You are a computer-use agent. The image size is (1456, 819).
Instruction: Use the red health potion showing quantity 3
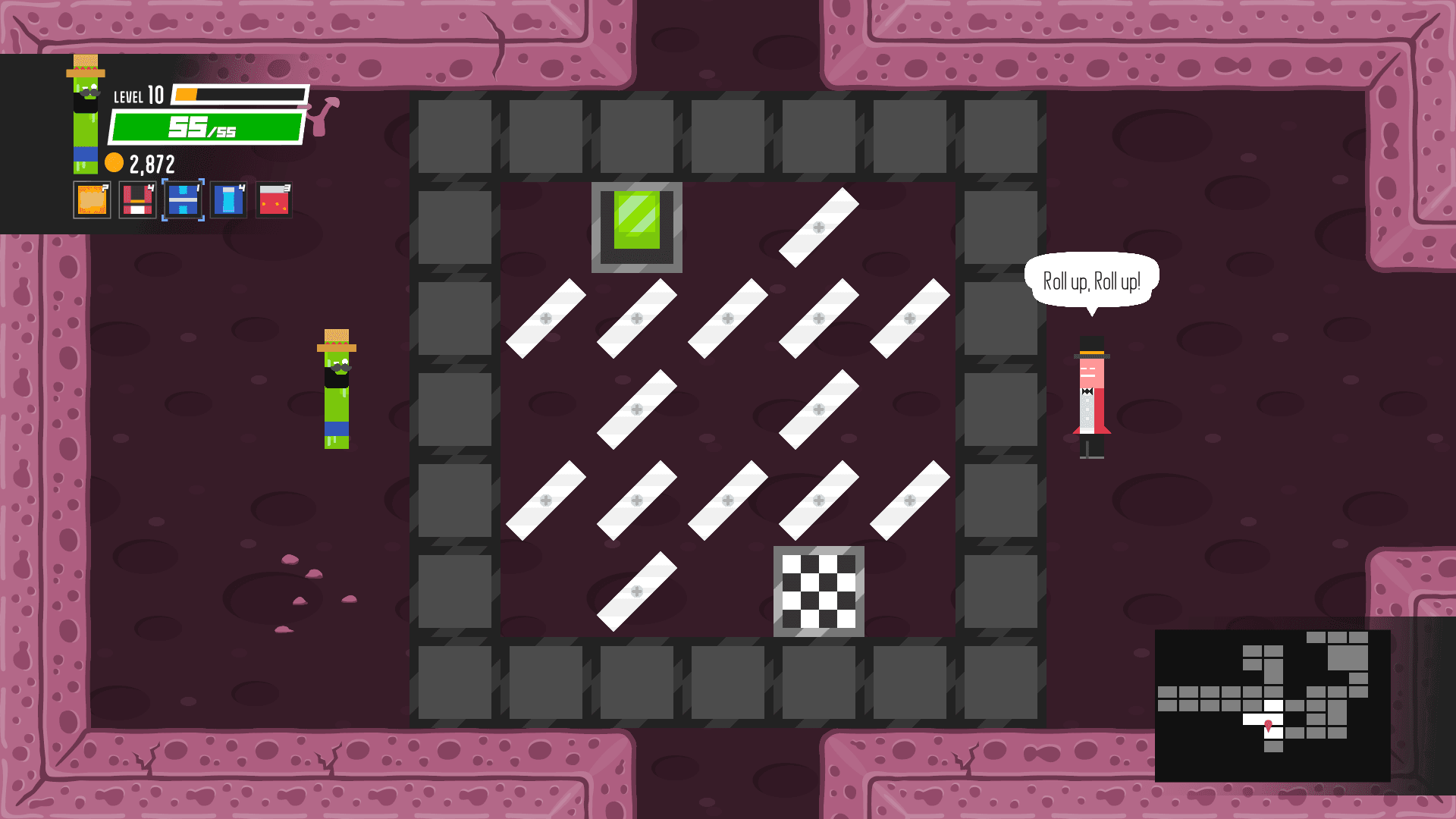point(274,201)
